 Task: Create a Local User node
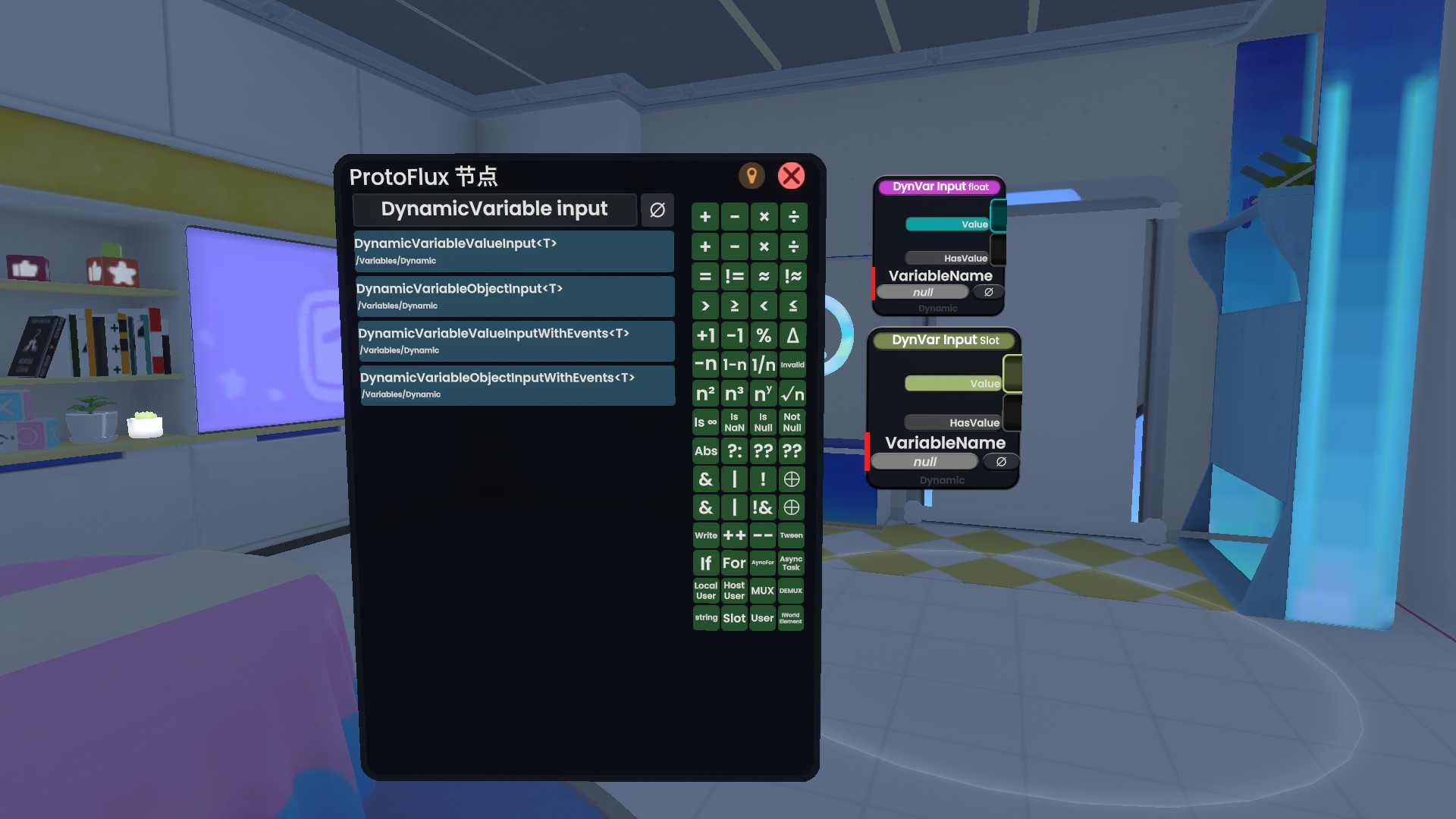click(x=705, y=591)
